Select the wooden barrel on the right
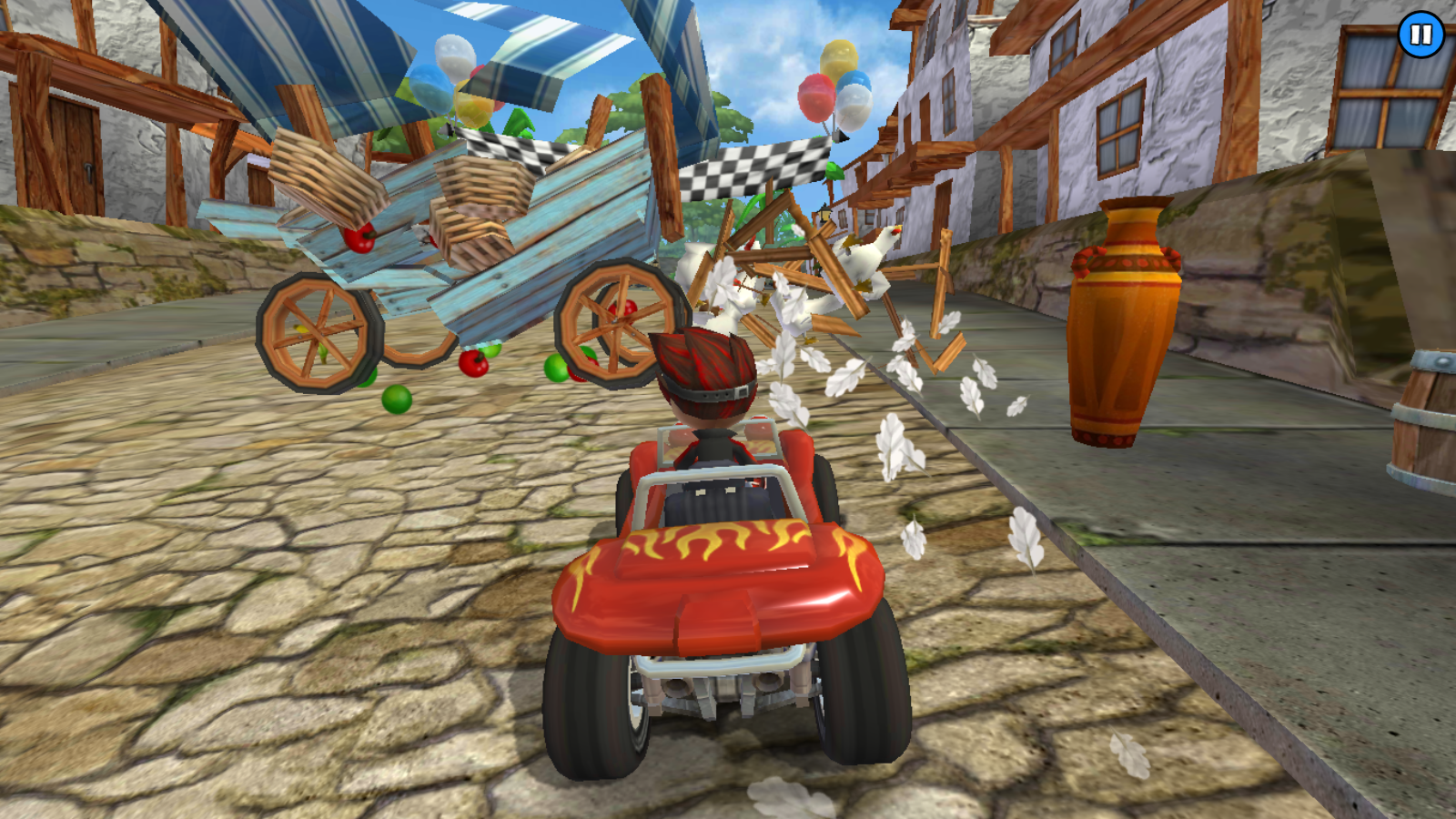This screenshot has height=819, width=1456. pyautogui.click(x=1424, y=419)
